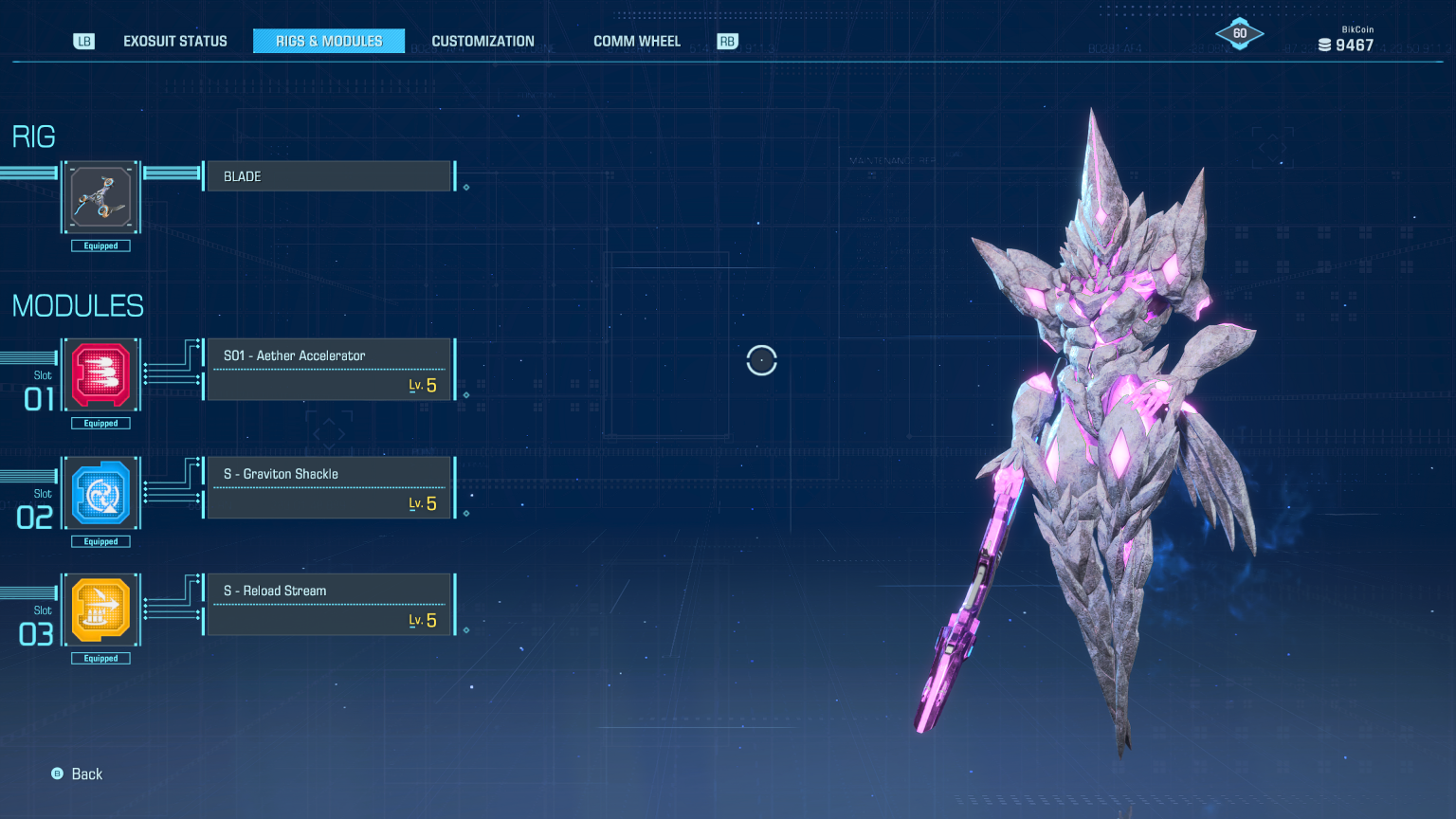Viewport: 1456px width, 819px height.
Task: Switch to the EXOSUIT STATUS tab
Action: pyautogui.click(x=174, y=41)
